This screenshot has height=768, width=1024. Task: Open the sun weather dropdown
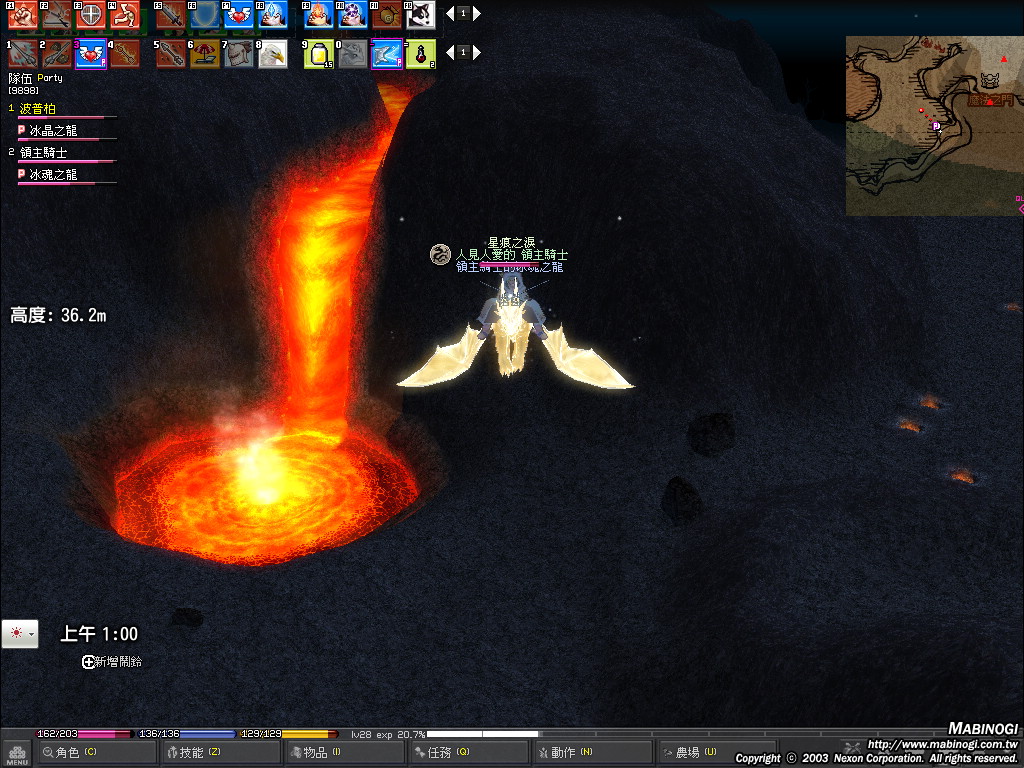[x=20, y=634]
